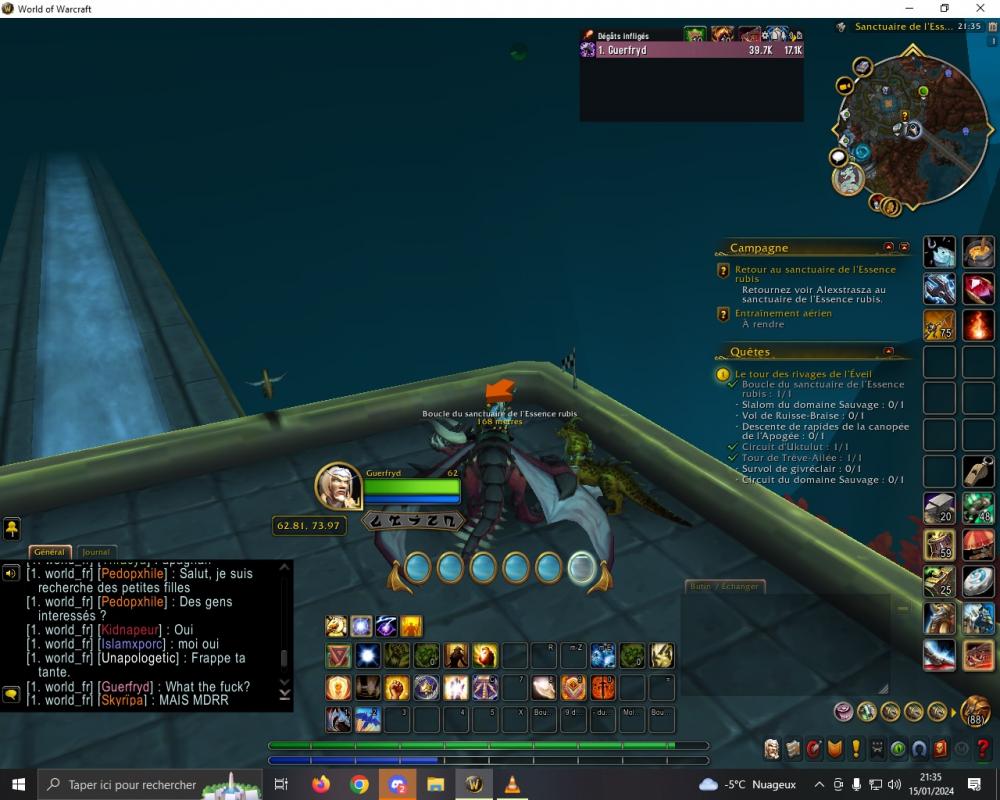
Task: Open the main backpack with 88 slots
Action: 975,711
